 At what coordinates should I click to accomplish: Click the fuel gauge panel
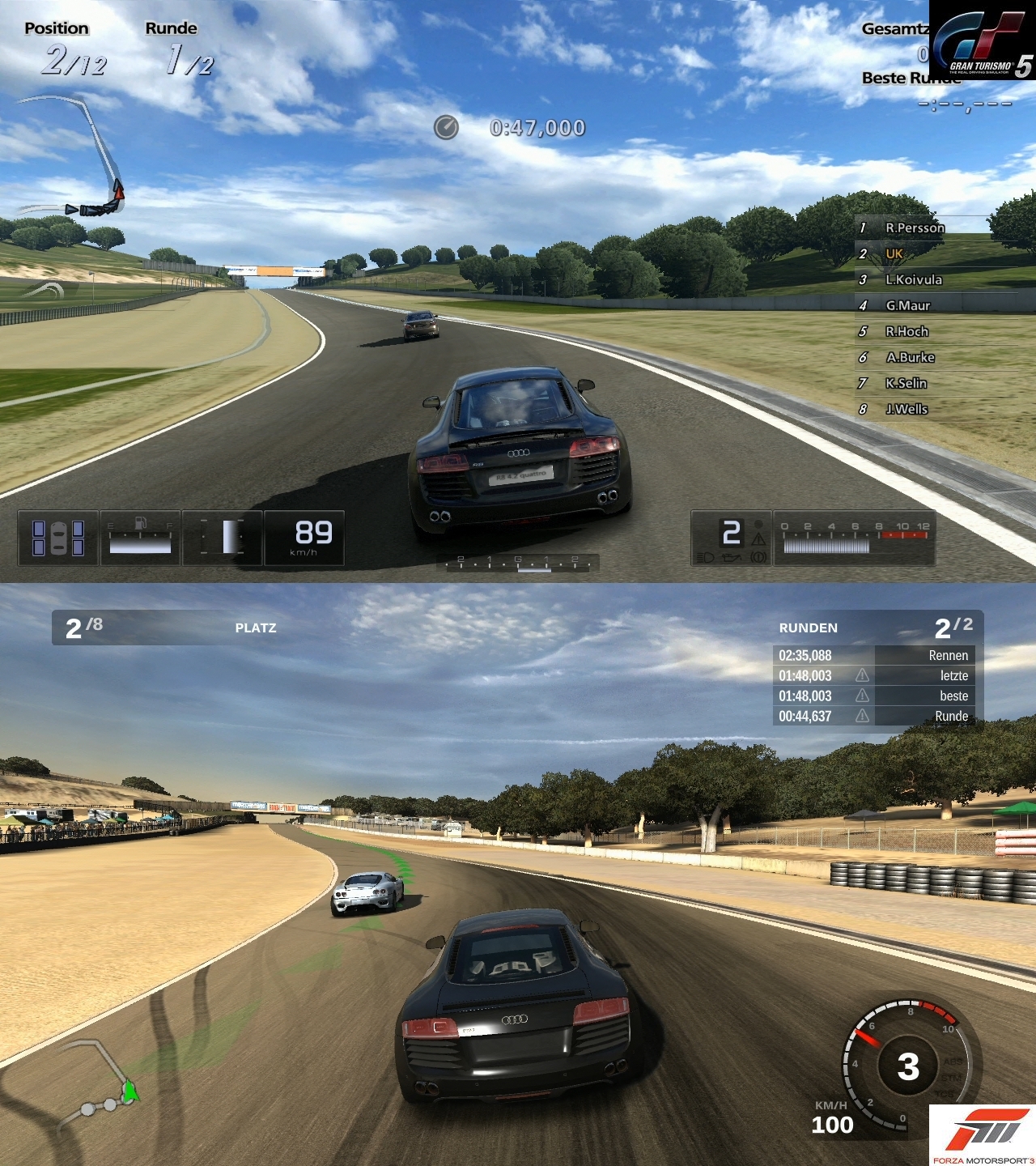tap(140, 538)
